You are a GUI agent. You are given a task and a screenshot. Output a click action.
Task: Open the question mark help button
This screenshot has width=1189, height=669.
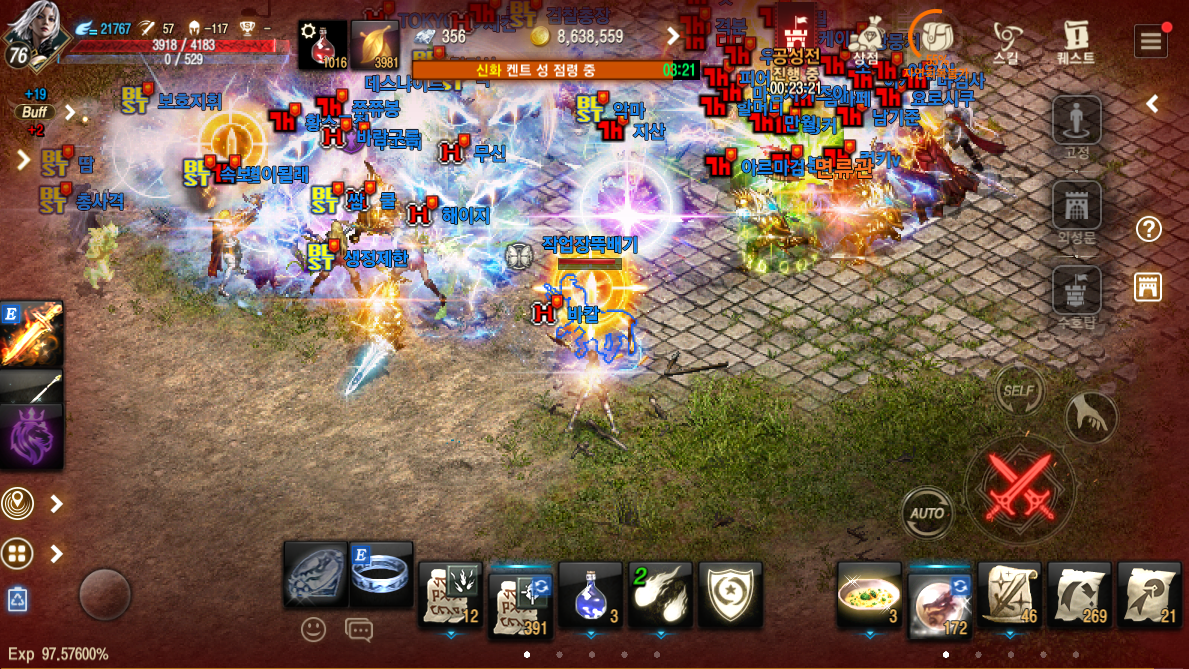point(1149,229)
